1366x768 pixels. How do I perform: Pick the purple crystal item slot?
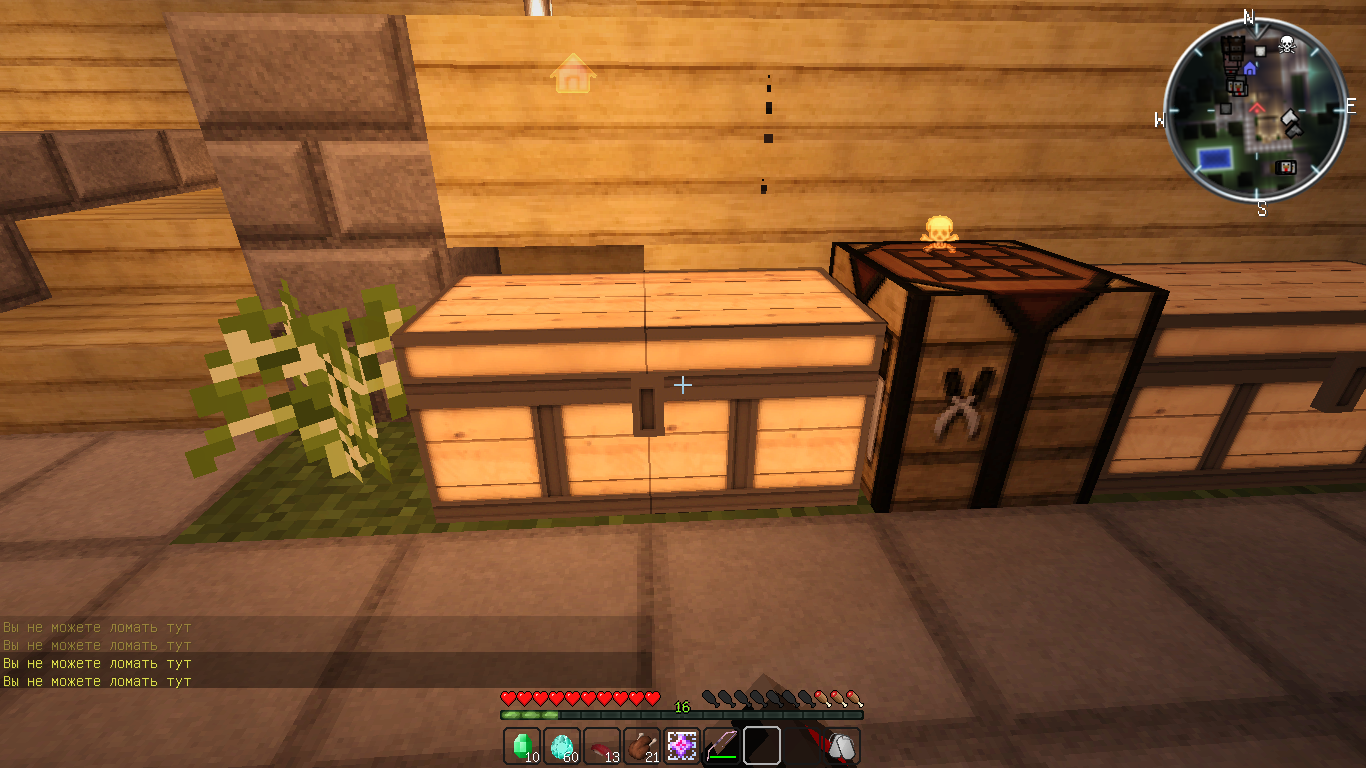click(x=682, y=746)
